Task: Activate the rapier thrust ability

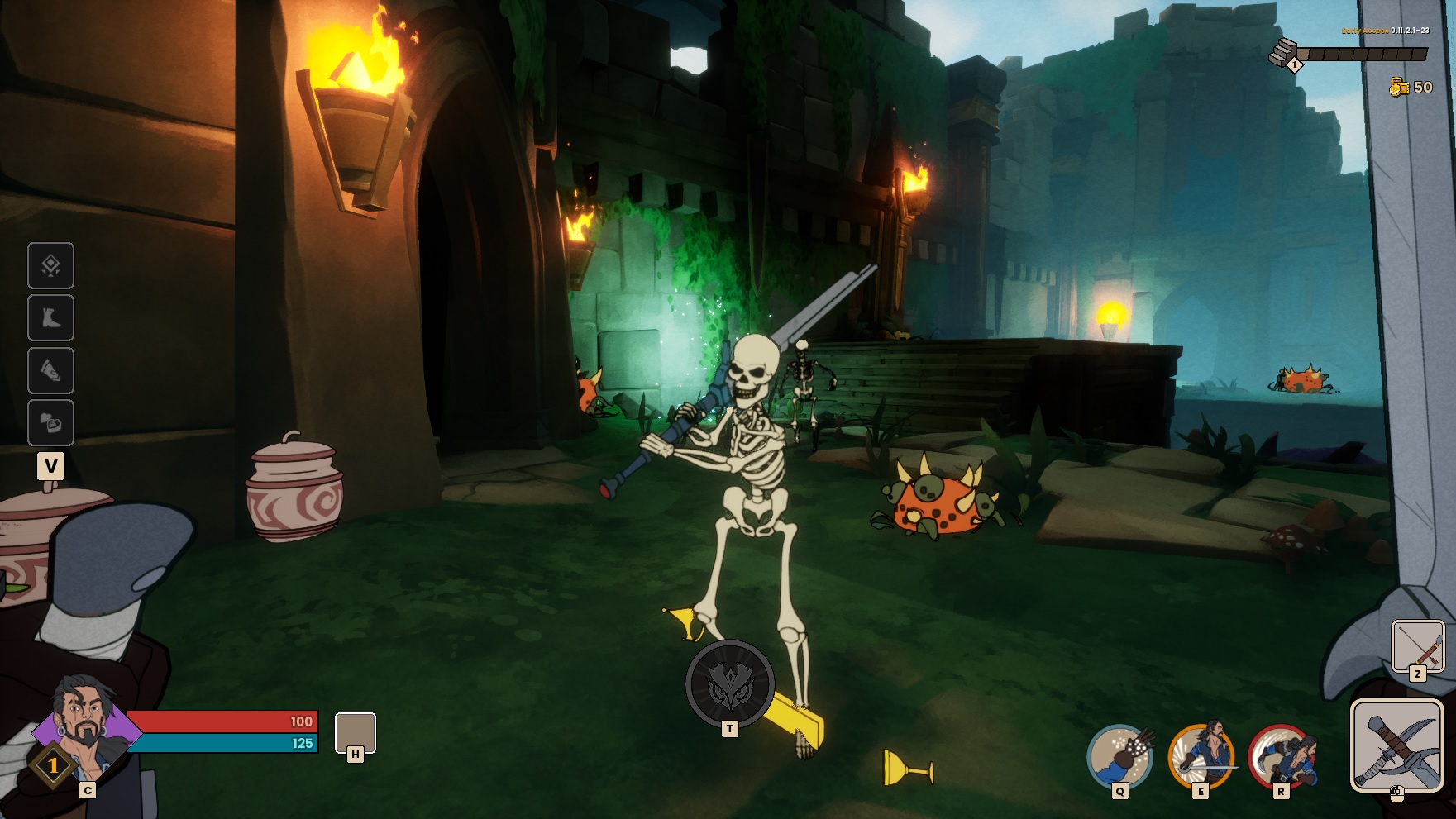Action: click(x=1201, y=756)
